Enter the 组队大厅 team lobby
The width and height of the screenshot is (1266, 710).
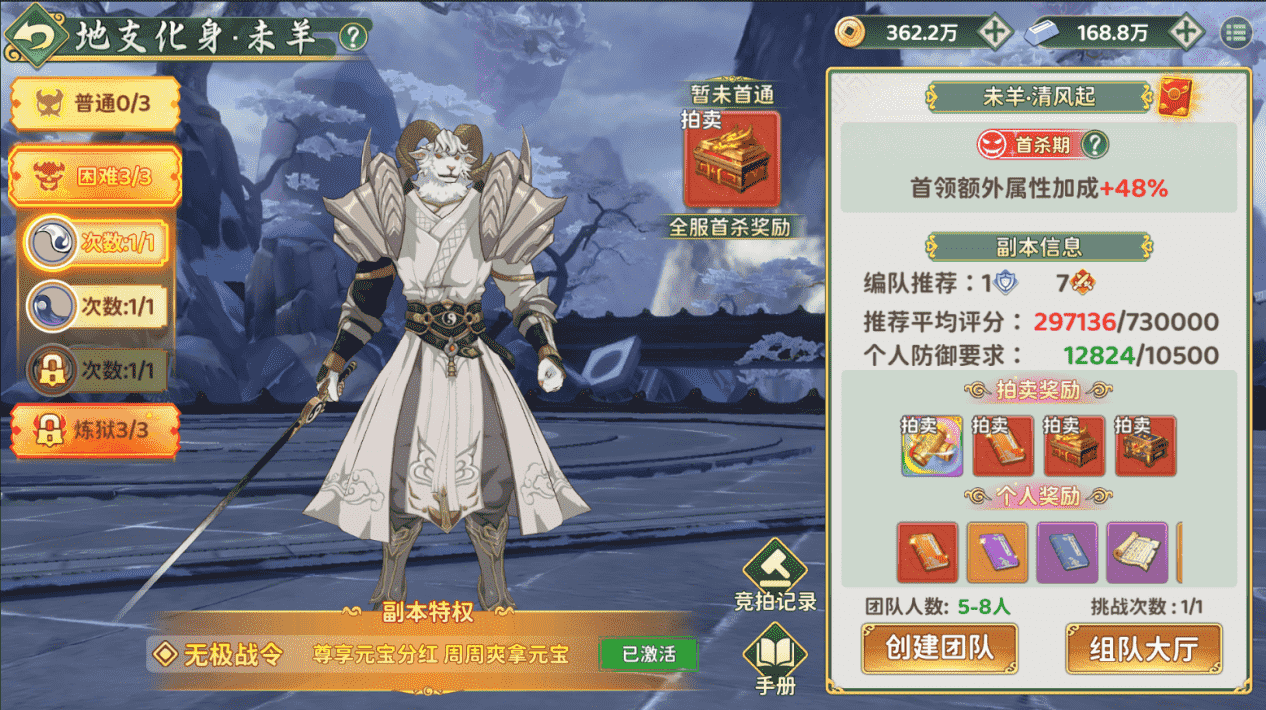[1144, 648]
